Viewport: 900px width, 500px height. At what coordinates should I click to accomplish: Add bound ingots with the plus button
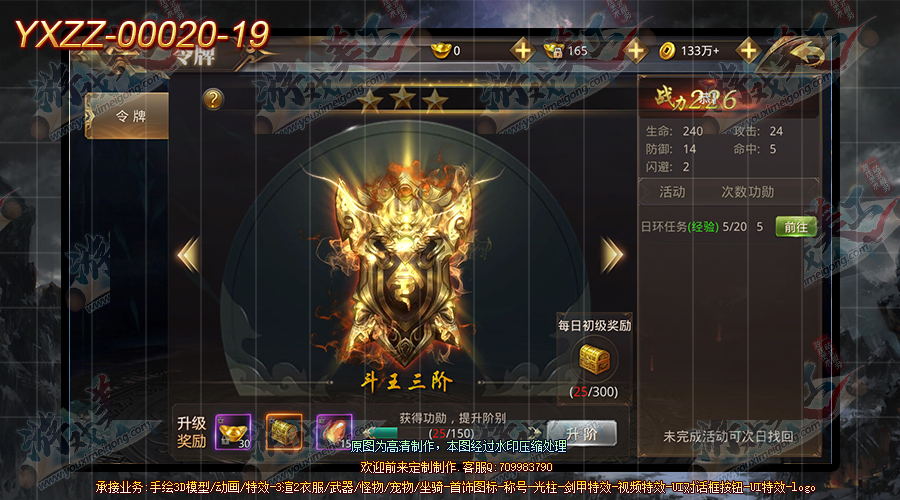tap(636, 50)
